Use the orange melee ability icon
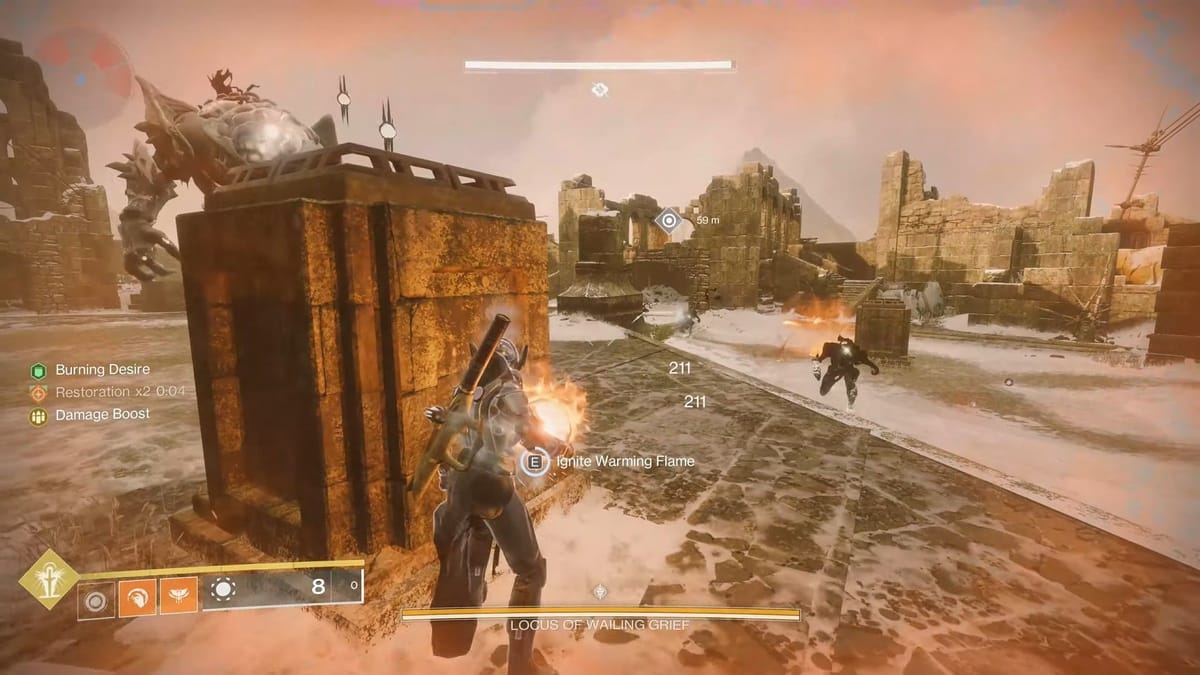 137,600
